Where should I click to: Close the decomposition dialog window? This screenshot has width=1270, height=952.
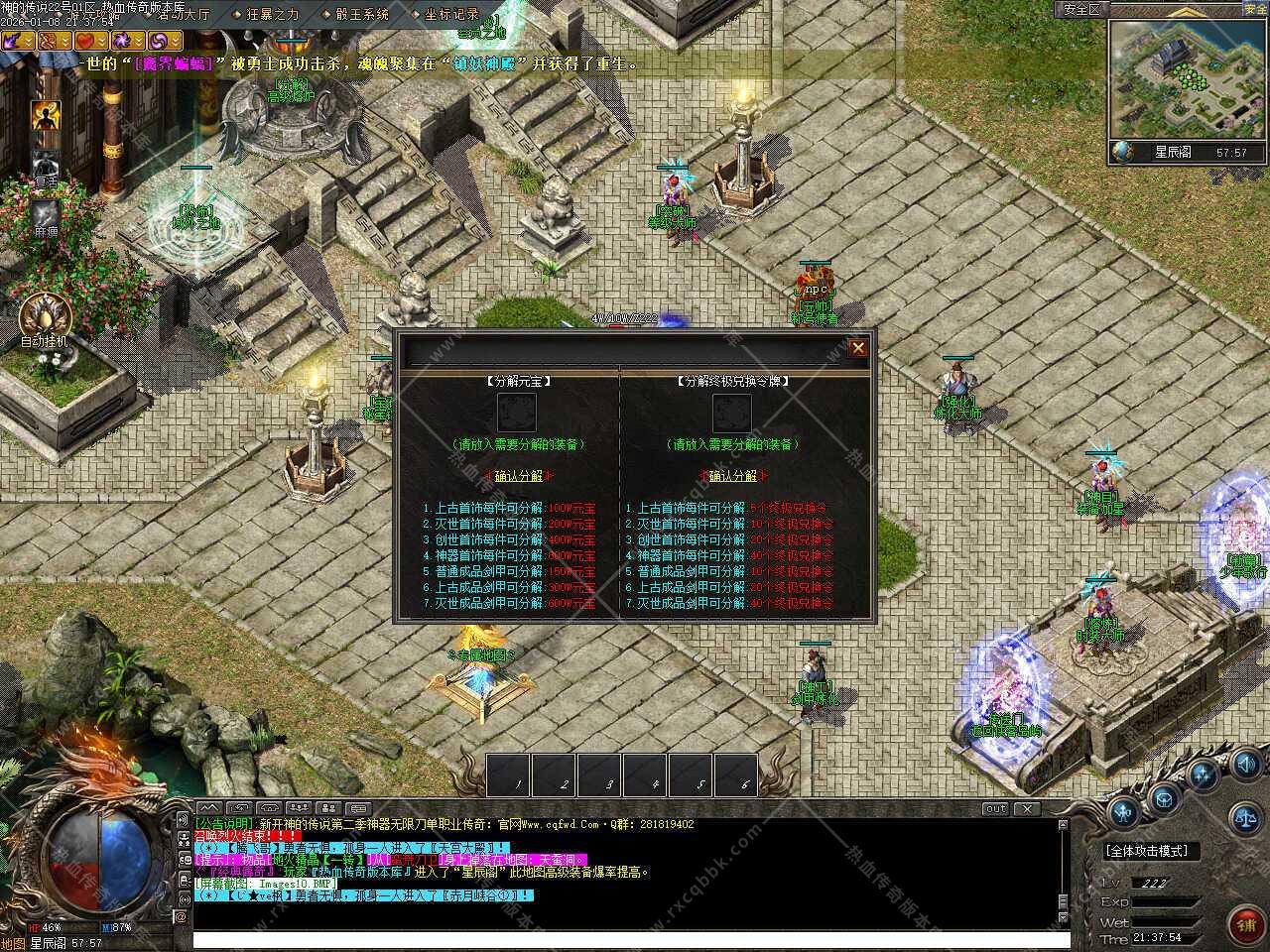pos(858,347)
